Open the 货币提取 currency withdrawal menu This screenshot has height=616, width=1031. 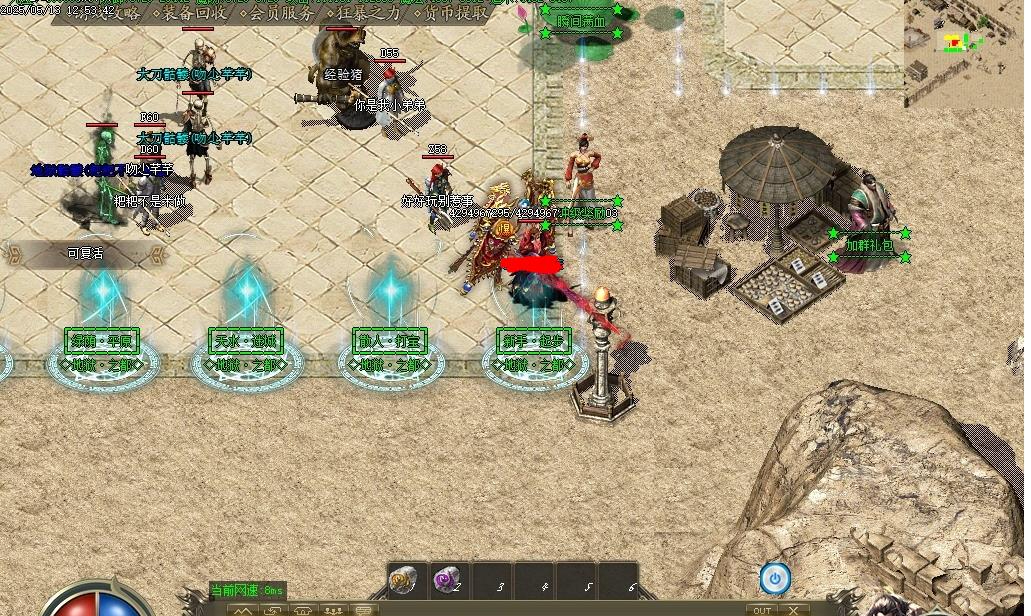[x=452, y=13]
